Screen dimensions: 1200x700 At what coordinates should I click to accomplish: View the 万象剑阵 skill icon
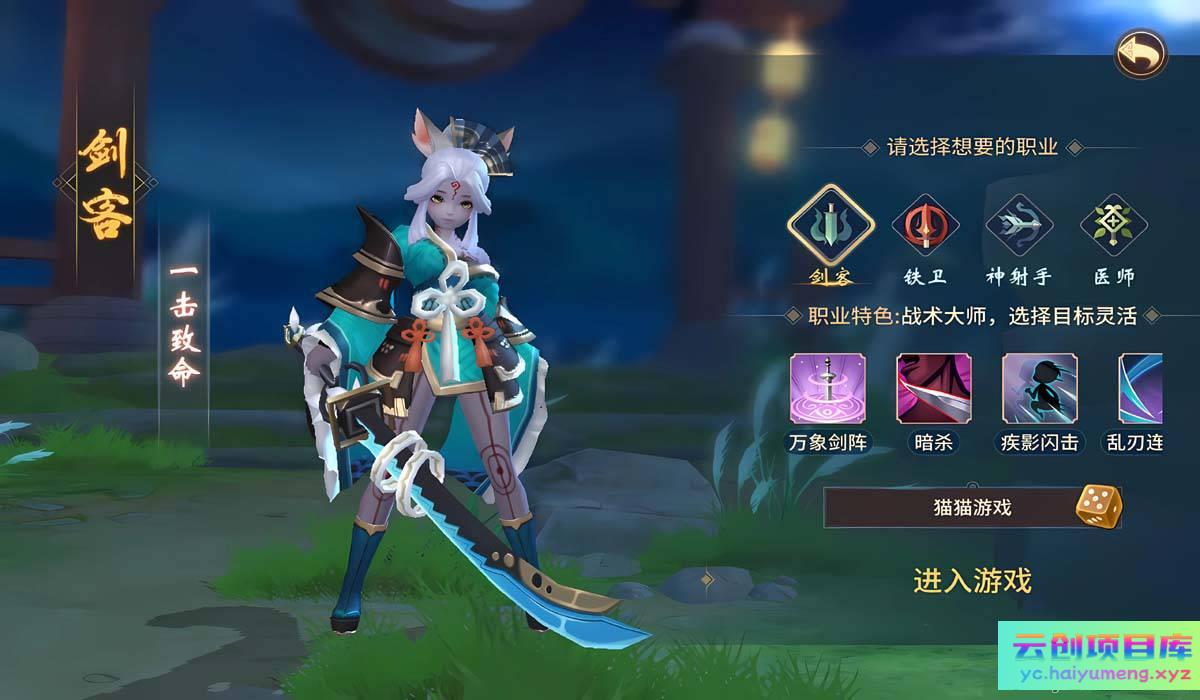[828, 388]
